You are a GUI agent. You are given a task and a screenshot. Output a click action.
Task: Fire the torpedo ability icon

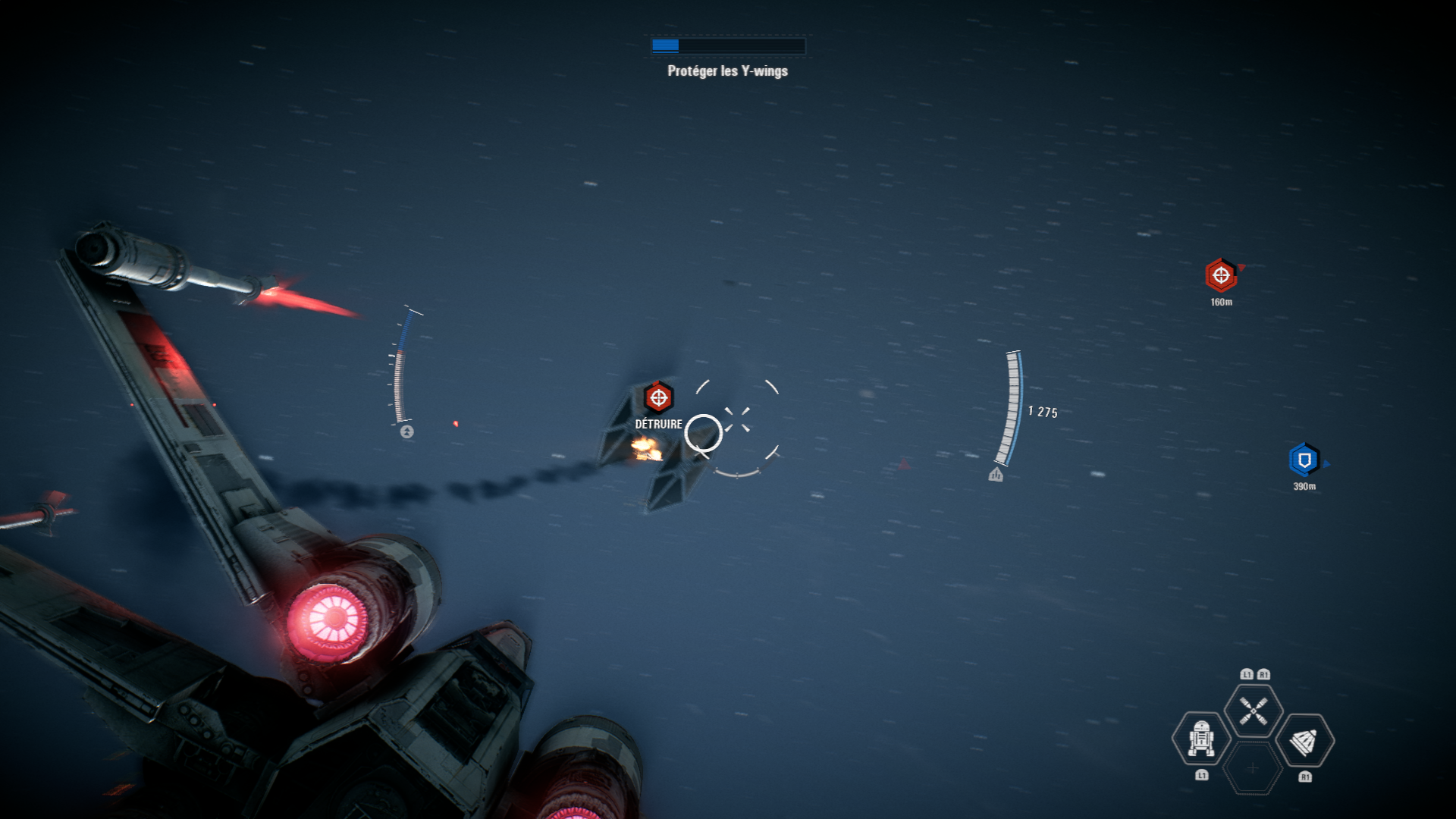tap(1304, 741)
